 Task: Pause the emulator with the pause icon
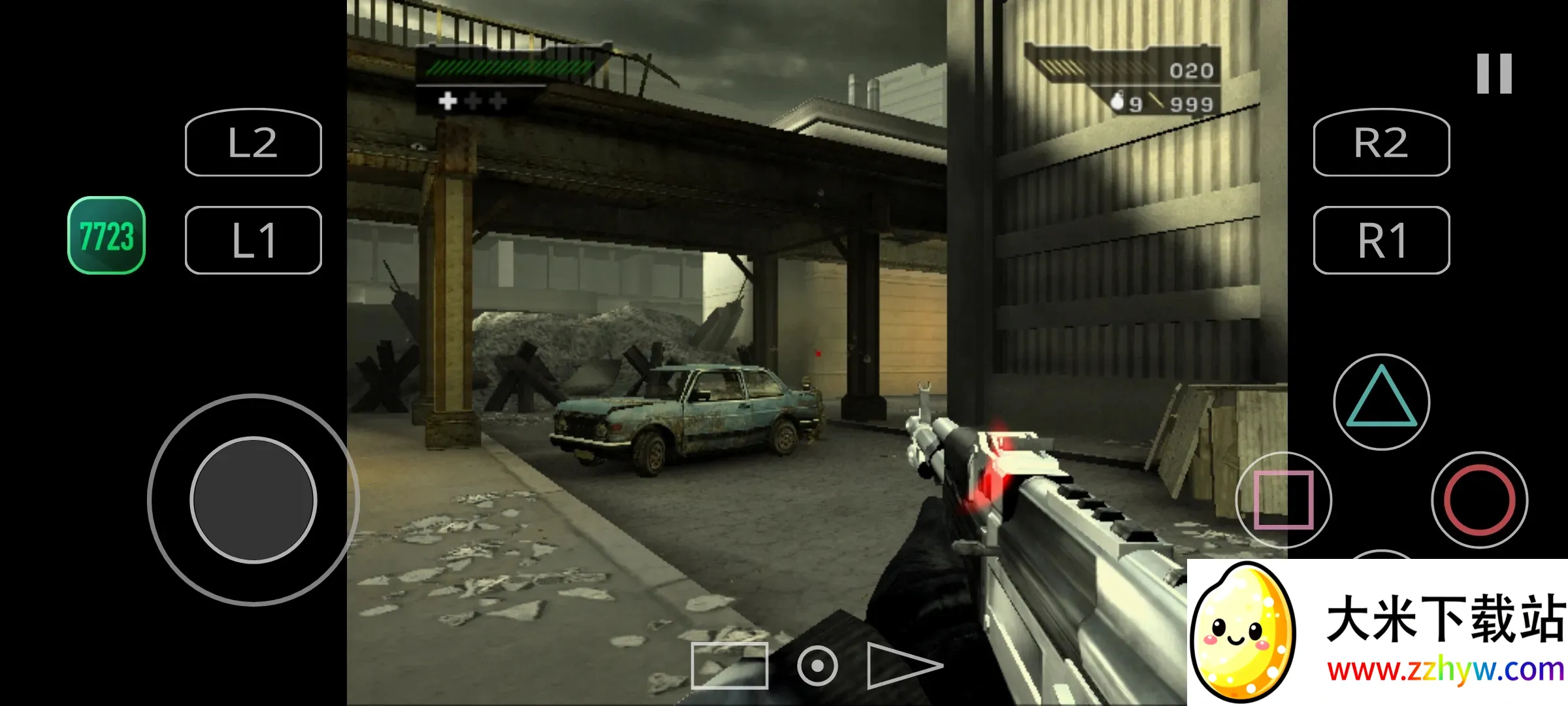pos(1494,73)
